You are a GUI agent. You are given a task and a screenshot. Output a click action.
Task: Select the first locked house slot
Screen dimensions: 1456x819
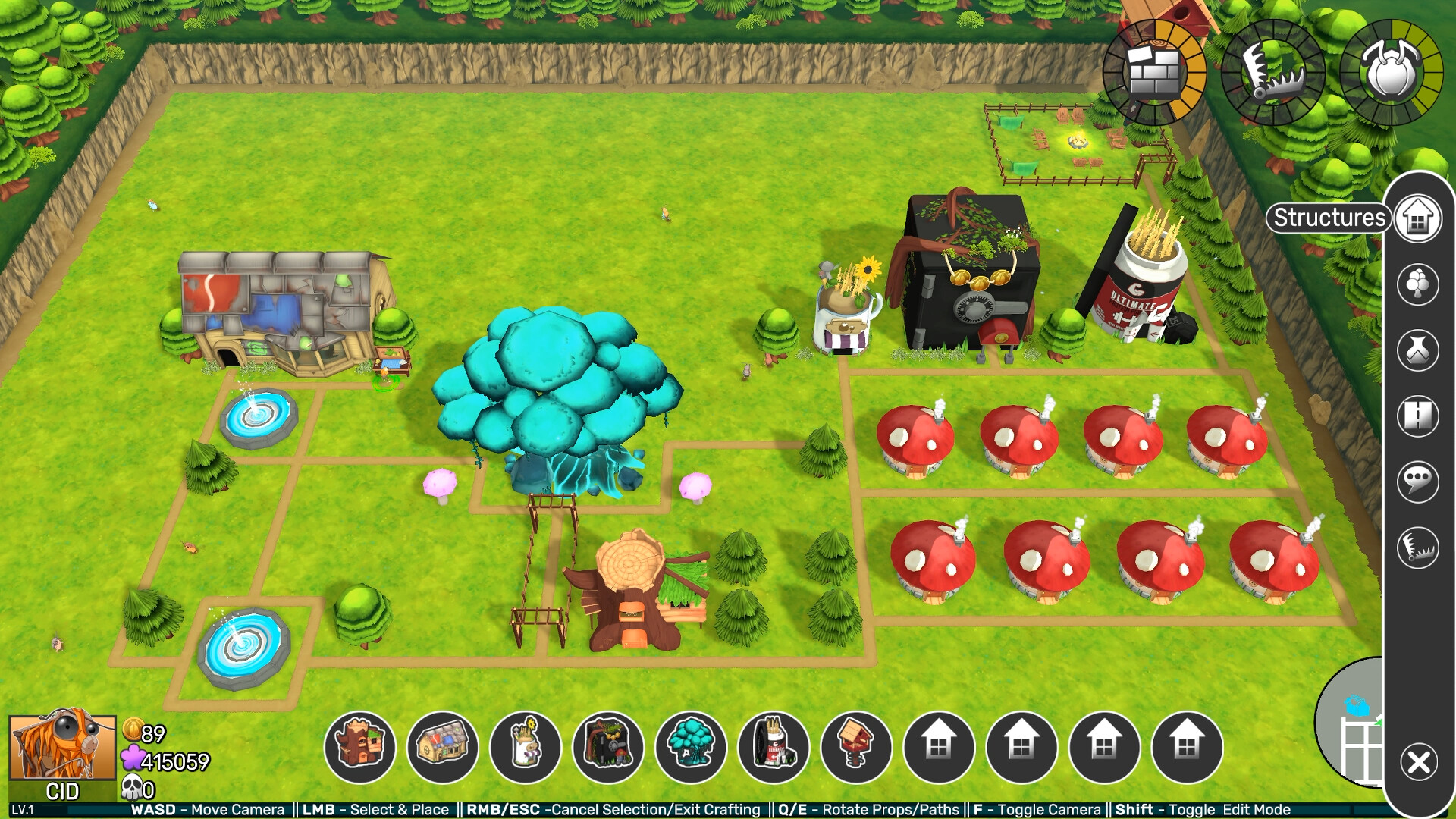pos(940,747)
